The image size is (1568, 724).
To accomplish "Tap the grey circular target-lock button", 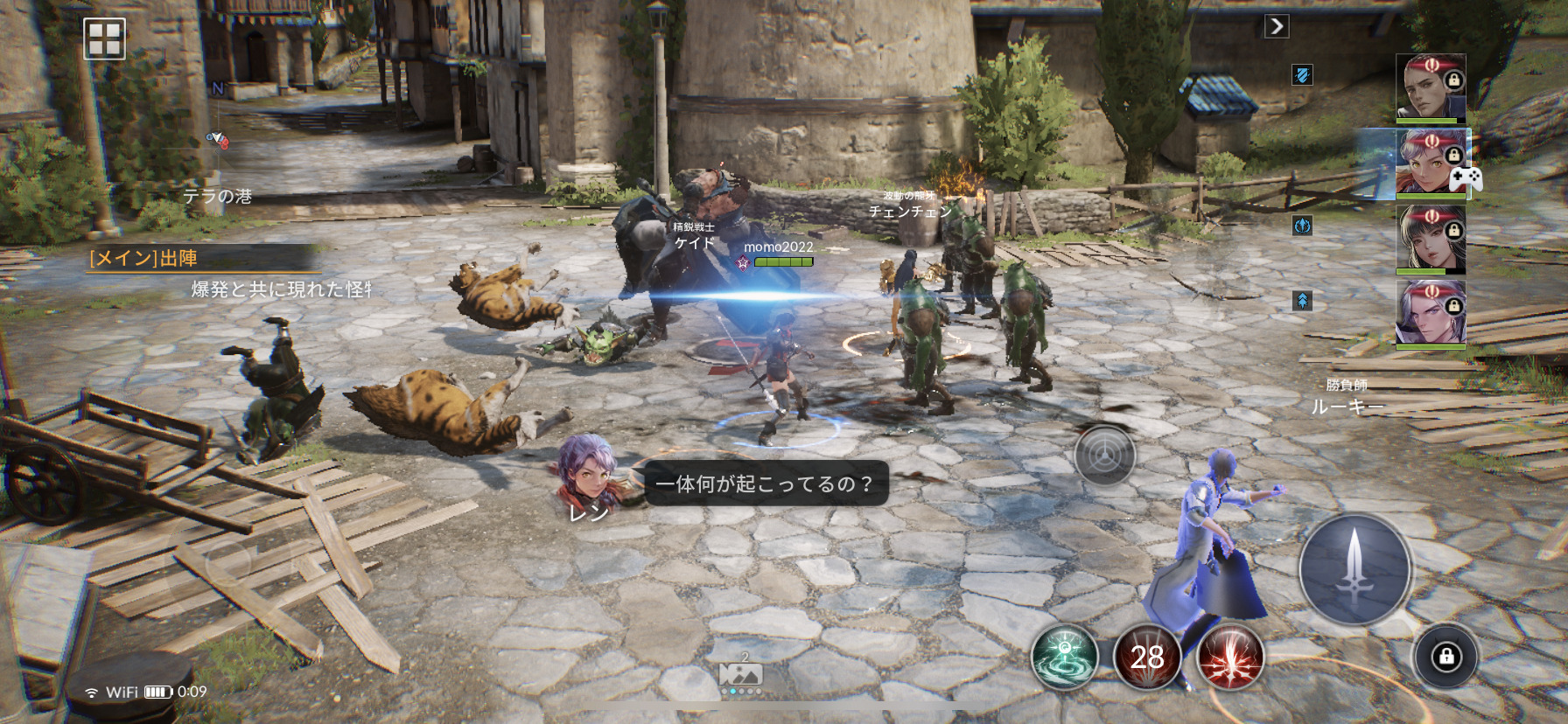I will pyautogui.click(x=1104, y=455).
